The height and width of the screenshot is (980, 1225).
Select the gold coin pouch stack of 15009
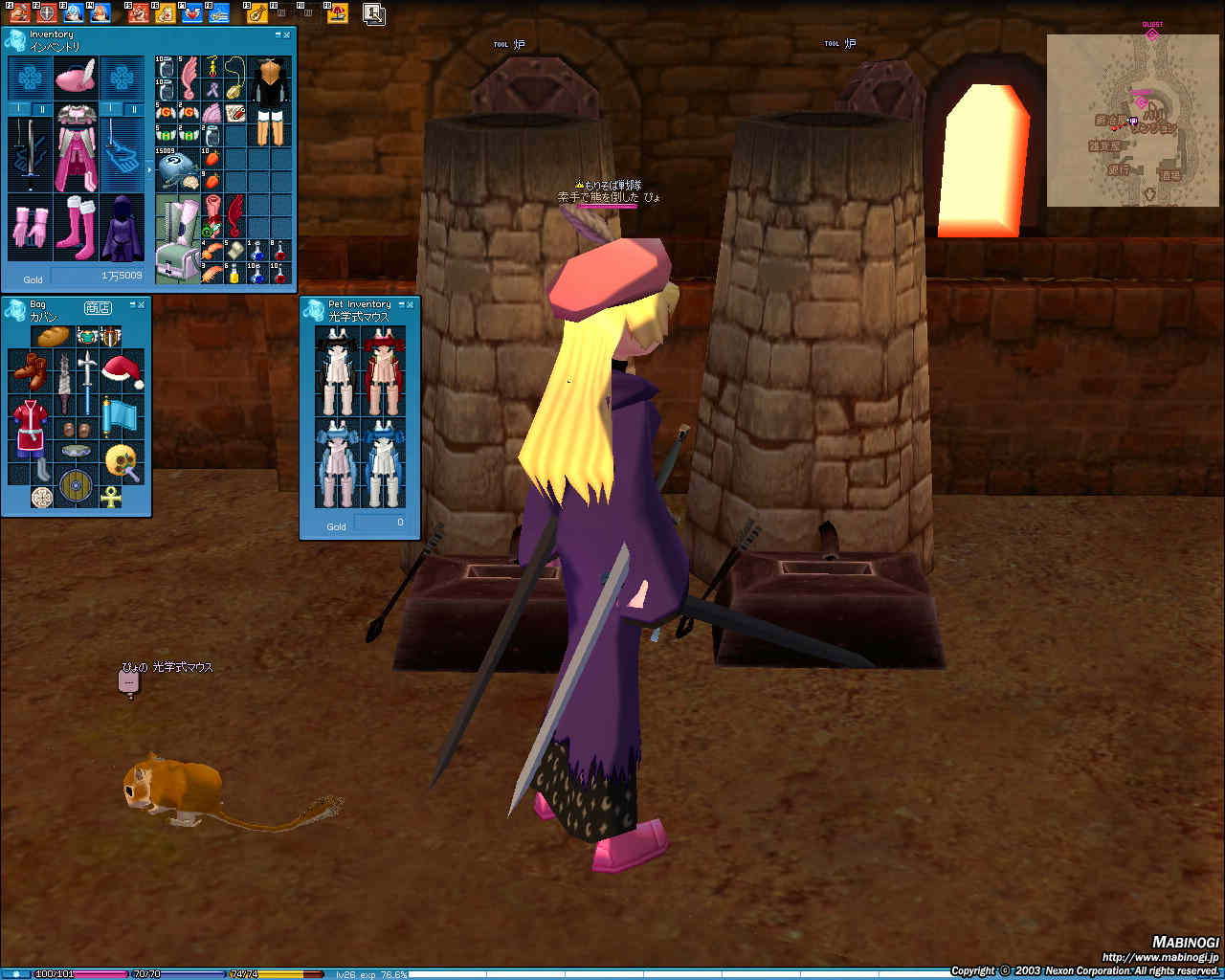(x=175, y=169)
